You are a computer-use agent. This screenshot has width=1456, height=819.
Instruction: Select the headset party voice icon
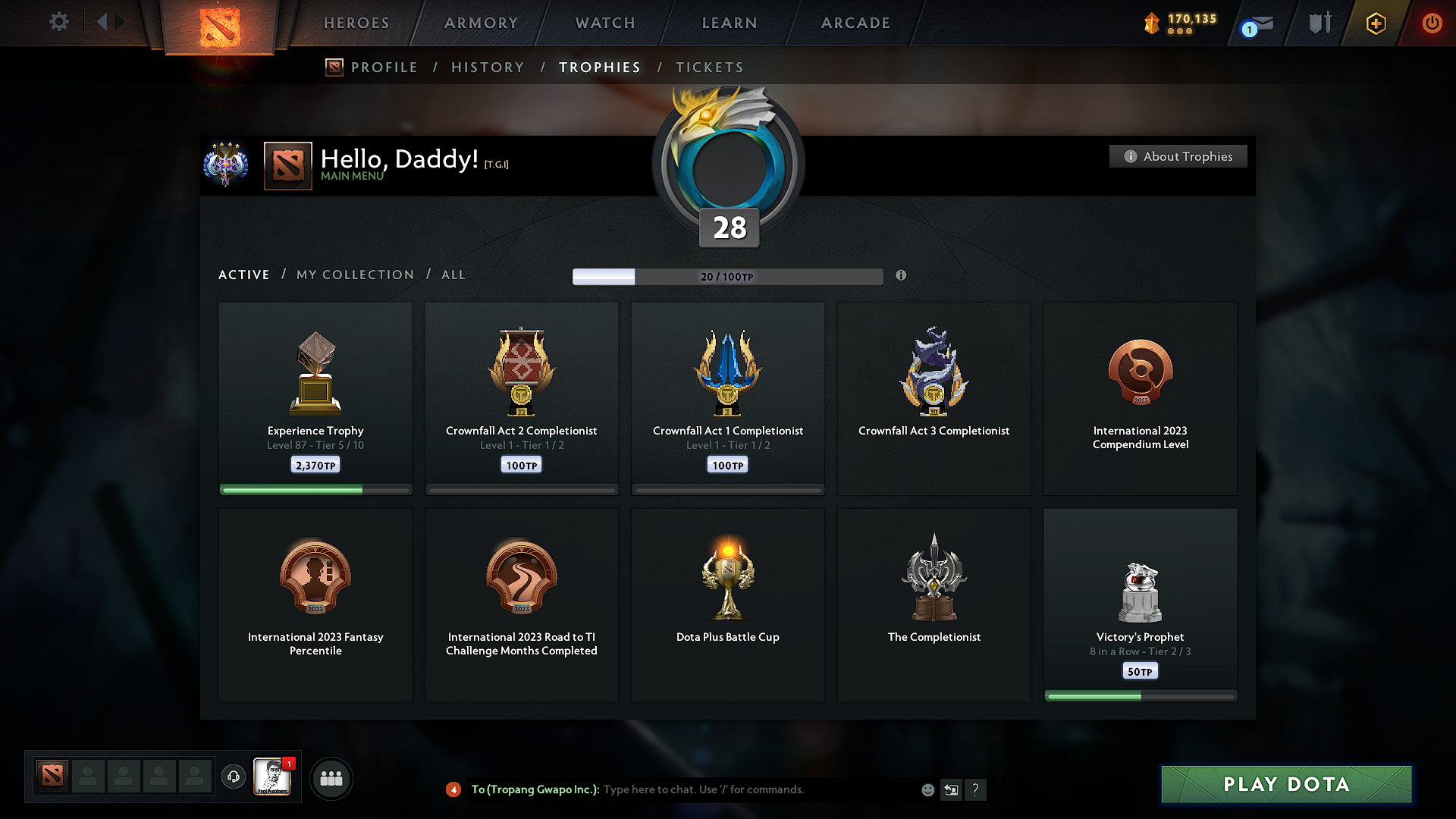[x=234, y=777]
